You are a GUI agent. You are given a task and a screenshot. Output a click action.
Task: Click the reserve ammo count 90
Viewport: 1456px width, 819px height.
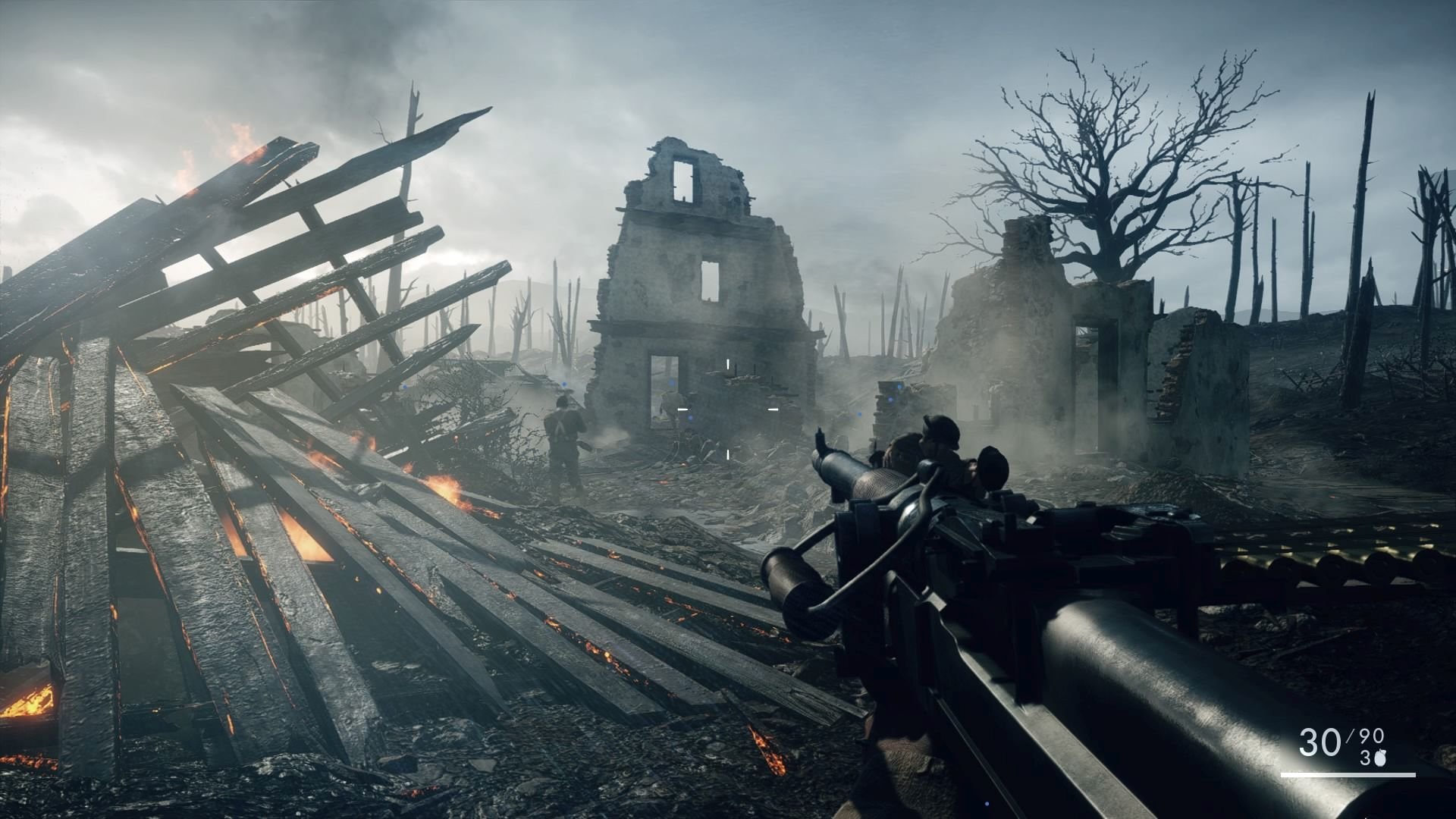point(1371,735)
